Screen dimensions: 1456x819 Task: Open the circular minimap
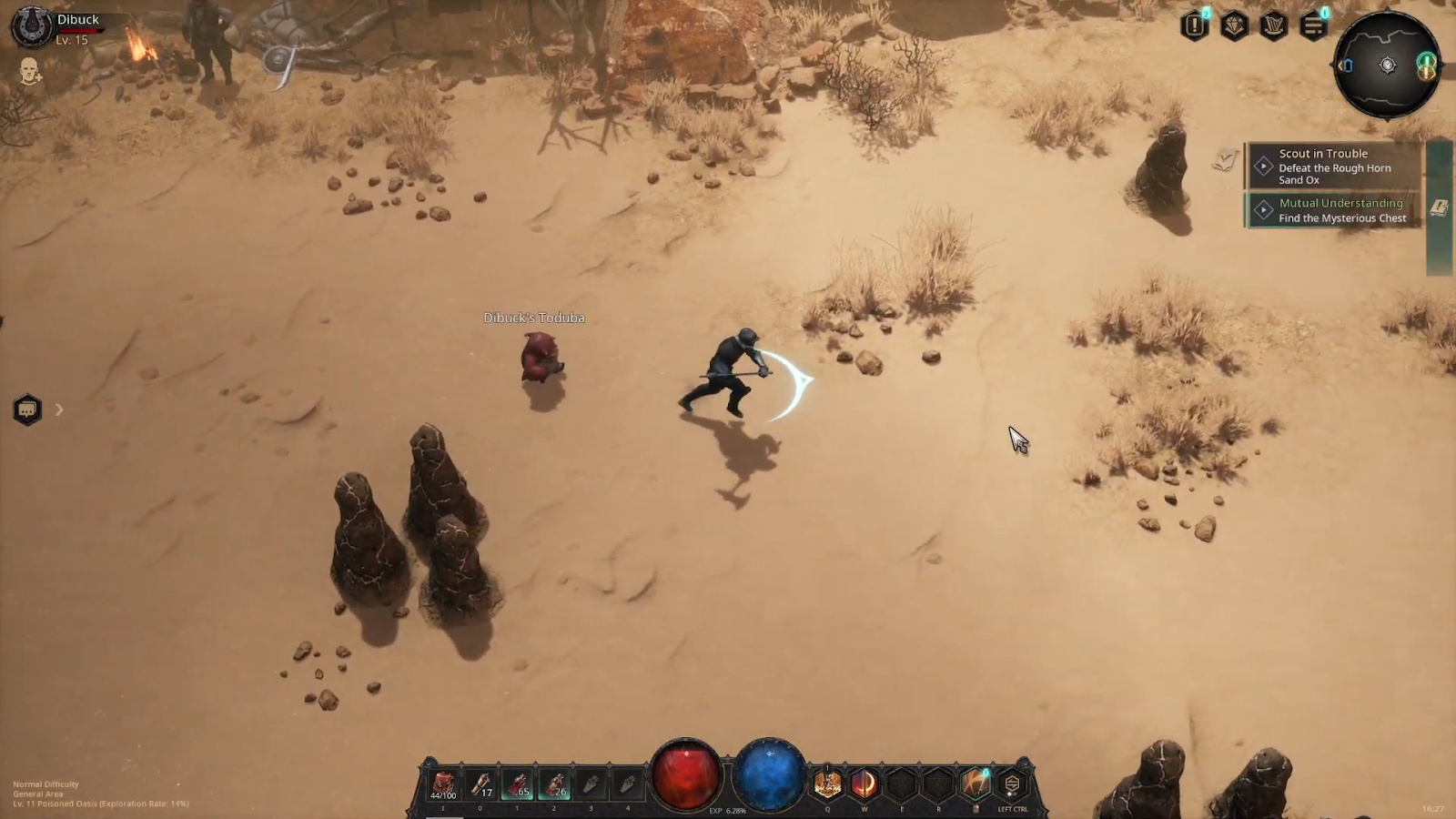pos(1387,65)
